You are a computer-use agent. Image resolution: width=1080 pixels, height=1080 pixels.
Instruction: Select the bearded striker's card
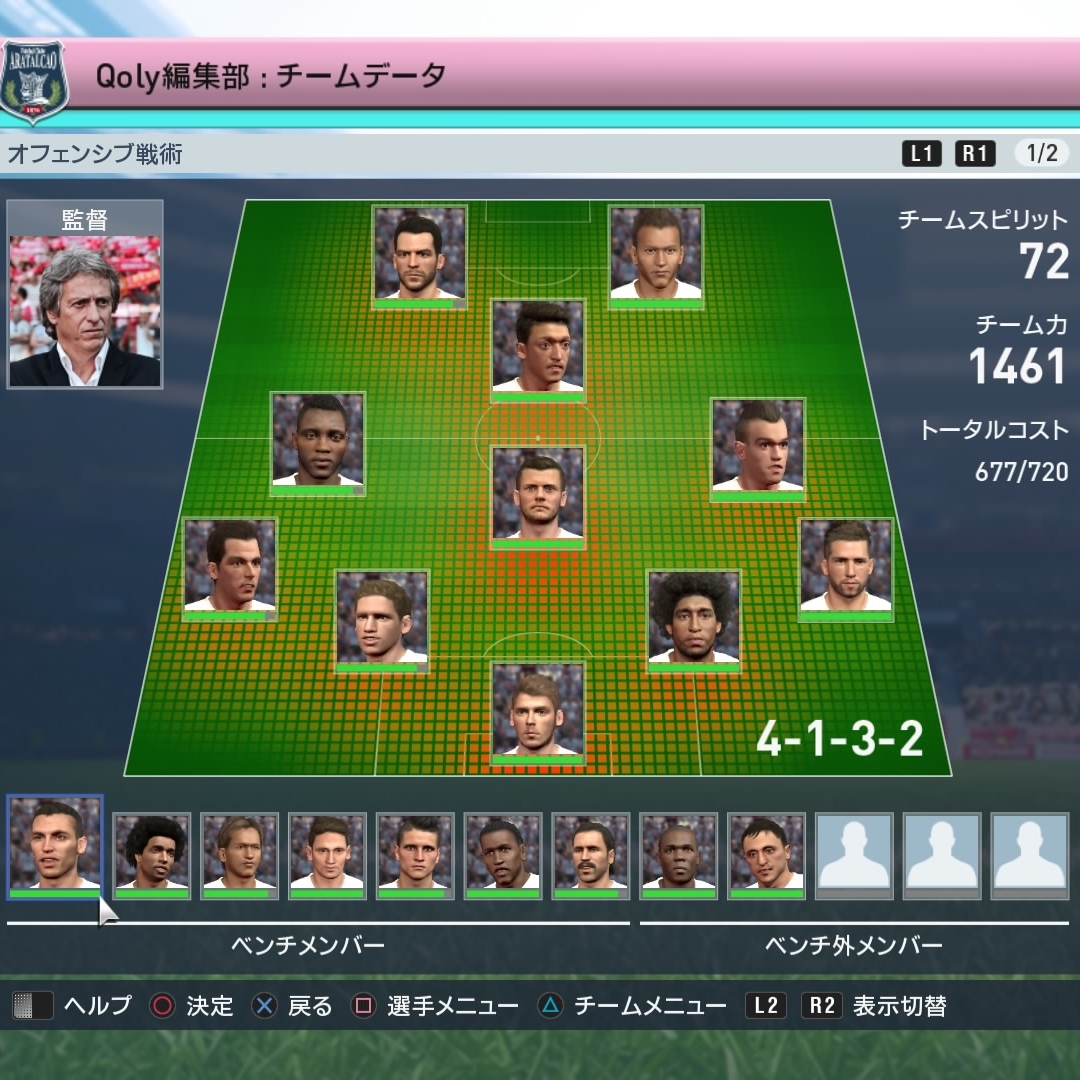[420, 256]
